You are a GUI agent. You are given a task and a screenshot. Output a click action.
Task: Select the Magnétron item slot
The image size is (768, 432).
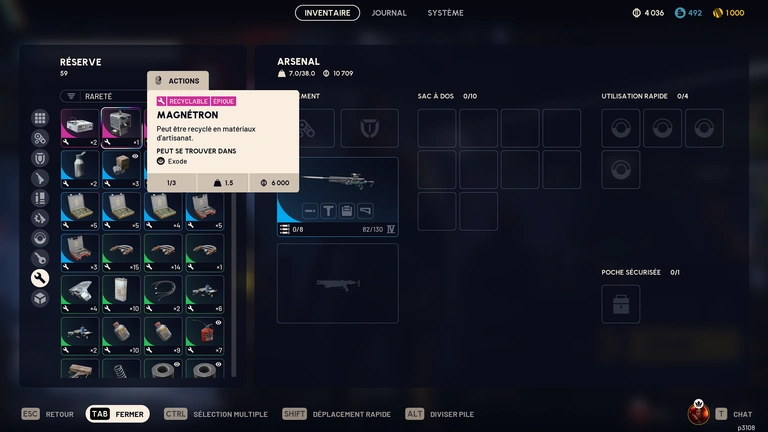coord(122,127)
